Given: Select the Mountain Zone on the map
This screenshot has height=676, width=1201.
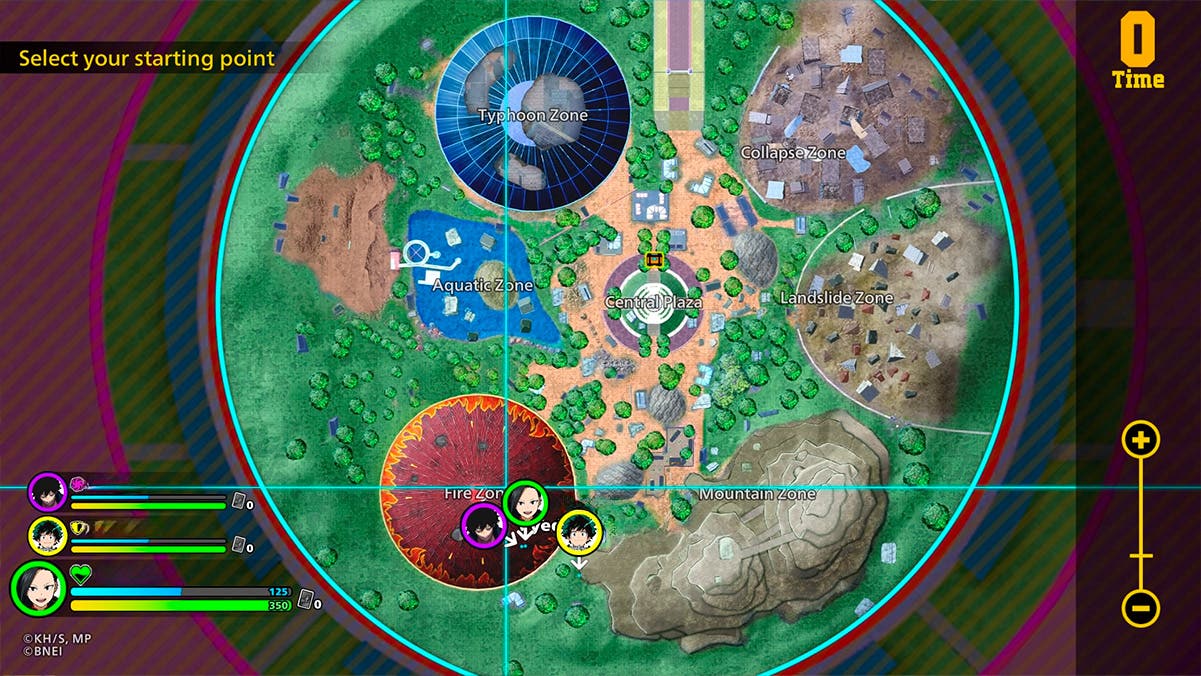Looking at the screenshot, I should 757,494.
